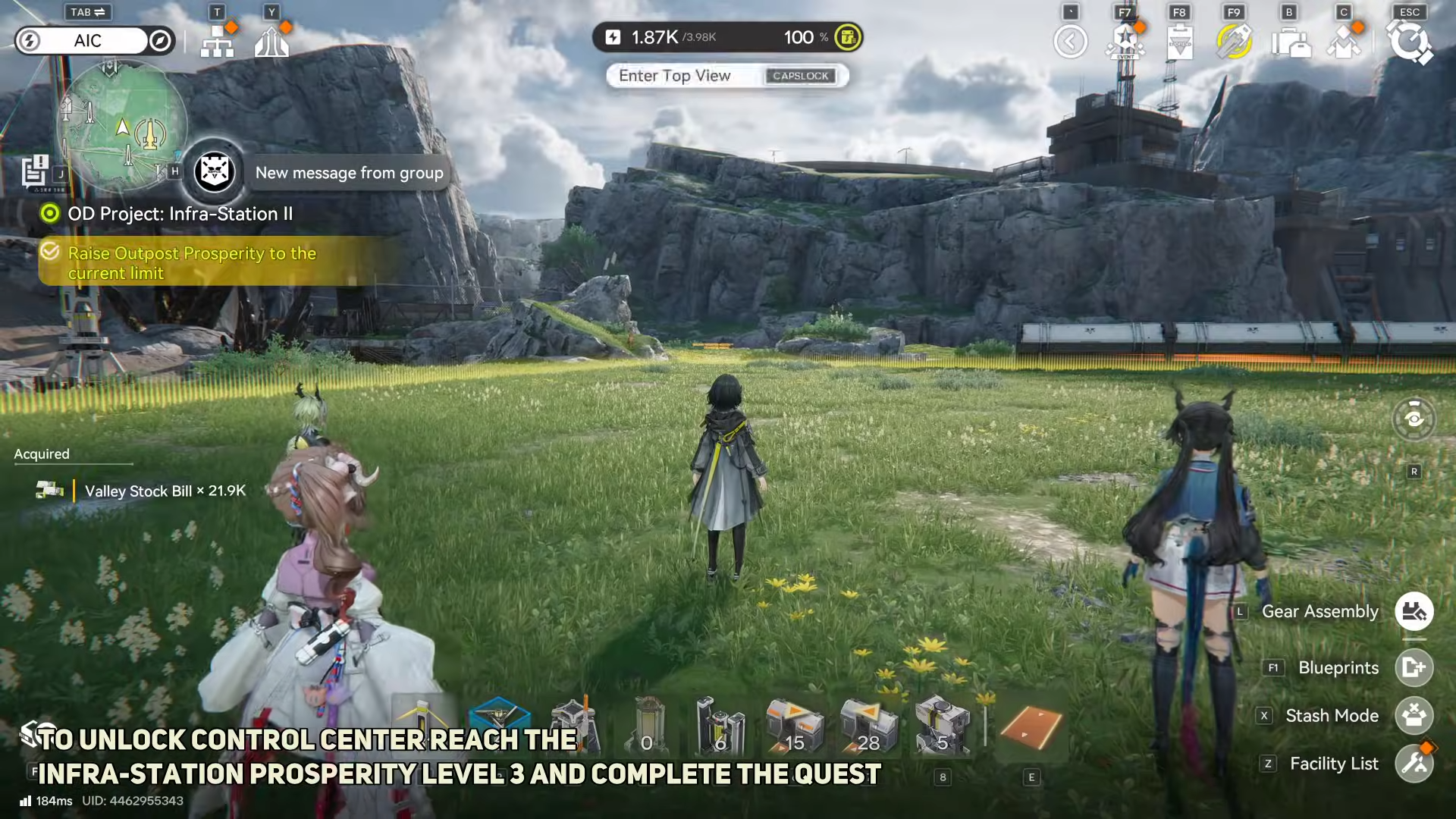1456x819 pixels.
Task: Open the hierarchy tree icon with orange dot
Action: pyautogui.click(x=218, y=41)
